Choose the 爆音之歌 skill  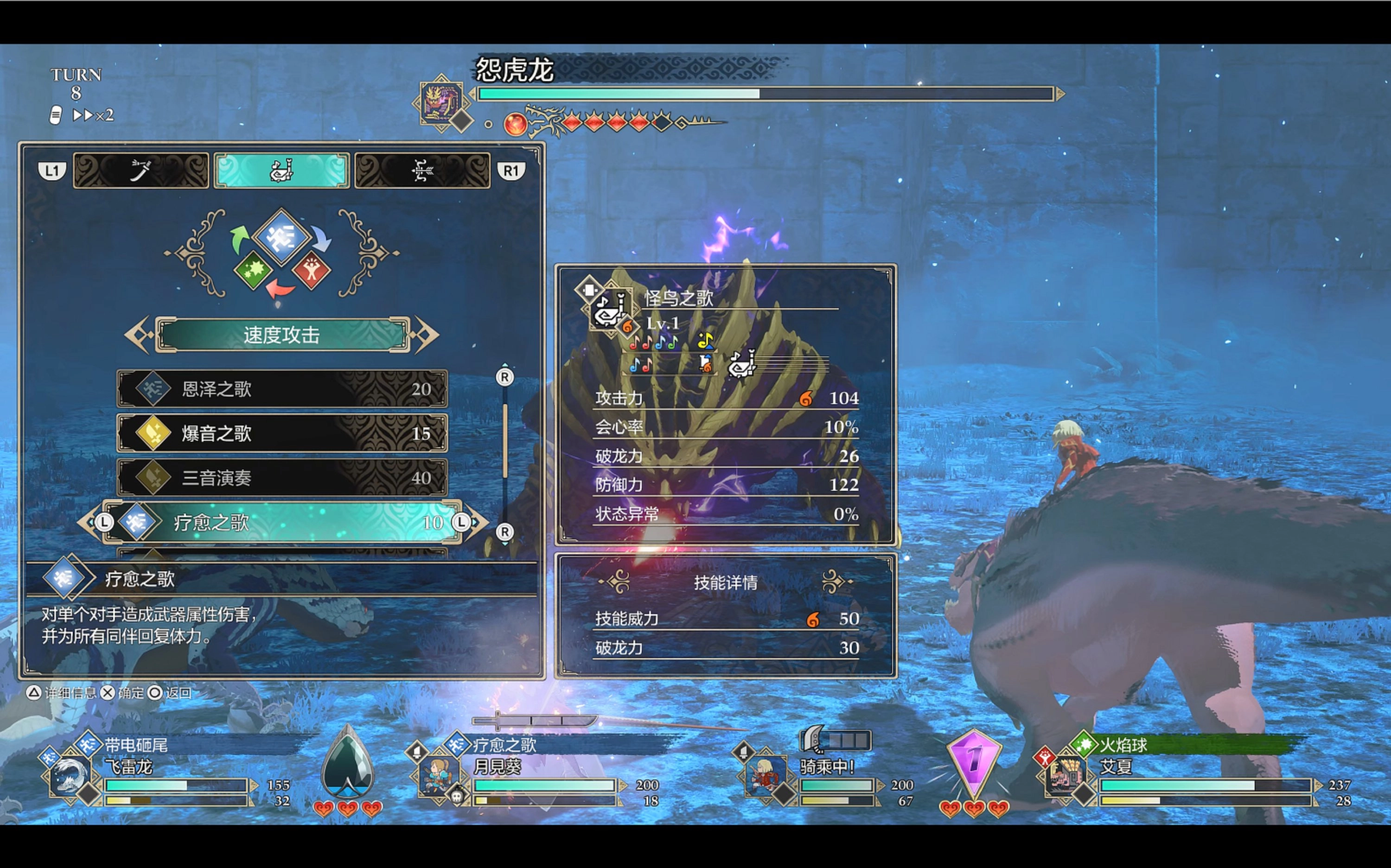(282, 433)
